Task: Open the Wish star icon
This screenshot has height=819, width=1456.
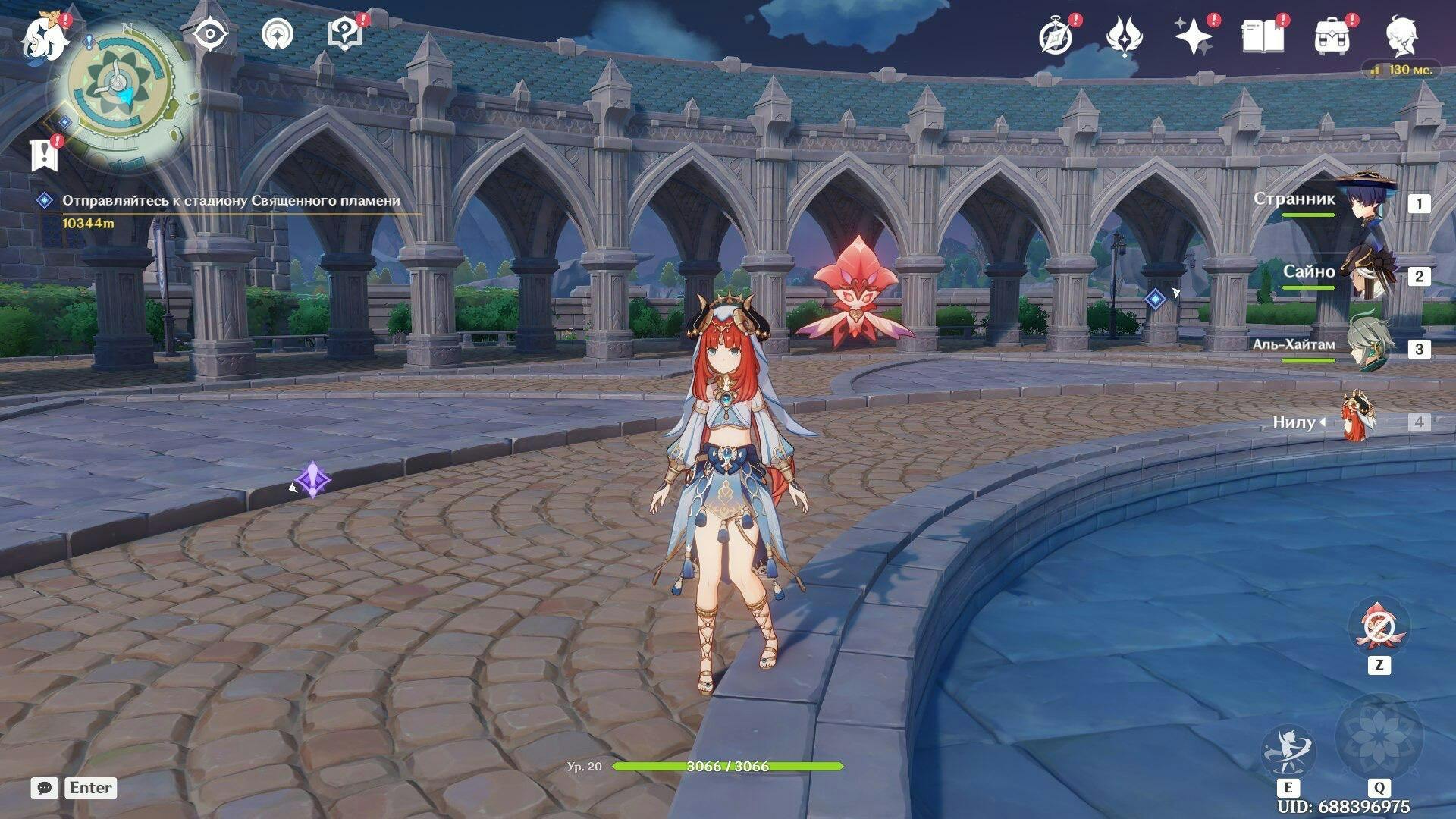Action: [1194, 36]
